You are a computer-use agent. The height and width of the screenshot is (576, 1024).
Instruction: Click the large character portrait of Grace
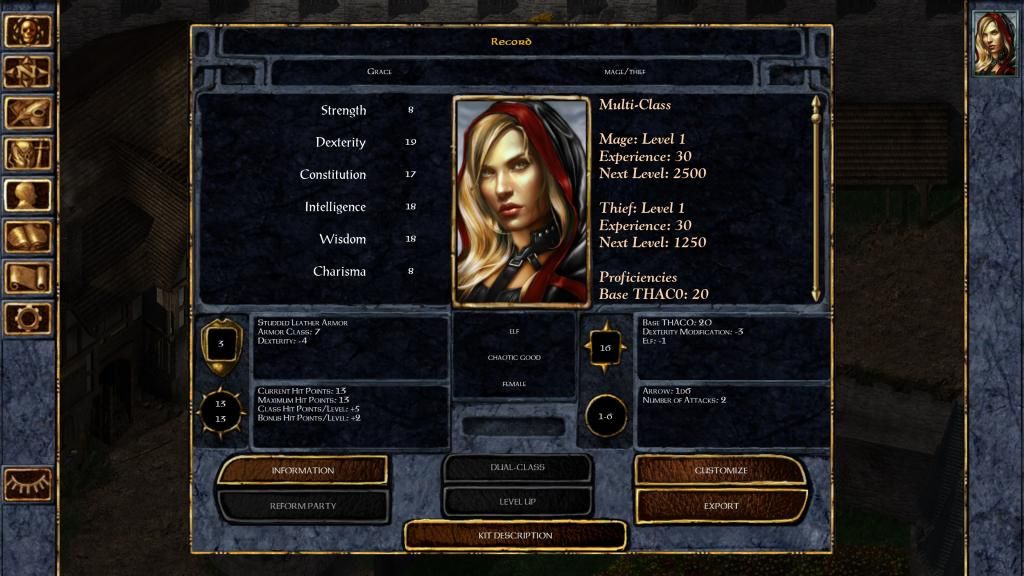pyautogui.click(x=521, y=200)
